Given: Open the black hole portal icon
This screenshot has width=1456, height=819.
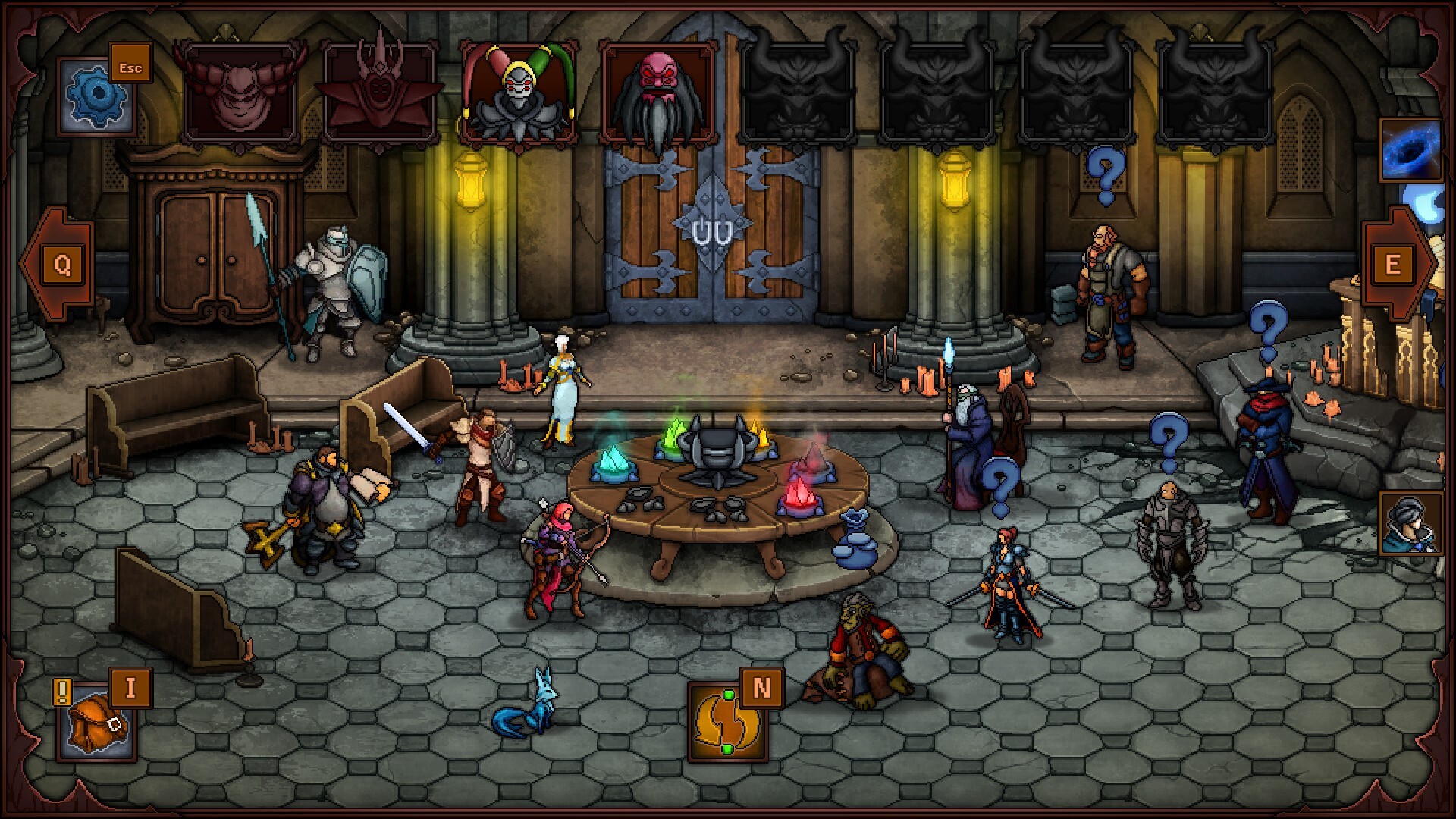Looking at the screenshot, I should pyautogui.click(x=1410, y=150).
